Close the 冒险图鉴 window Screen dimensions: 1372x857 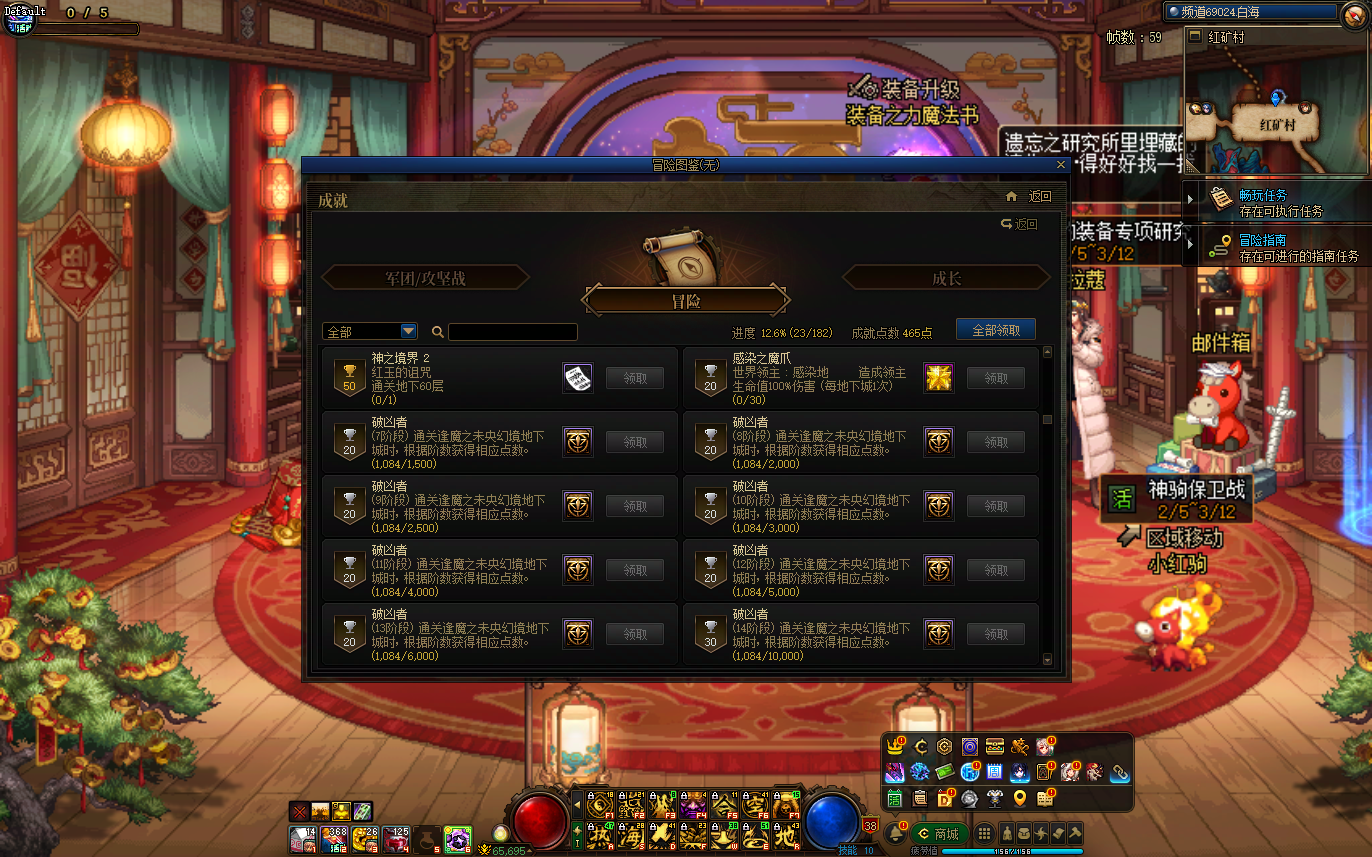click(x=1061, y=165)
